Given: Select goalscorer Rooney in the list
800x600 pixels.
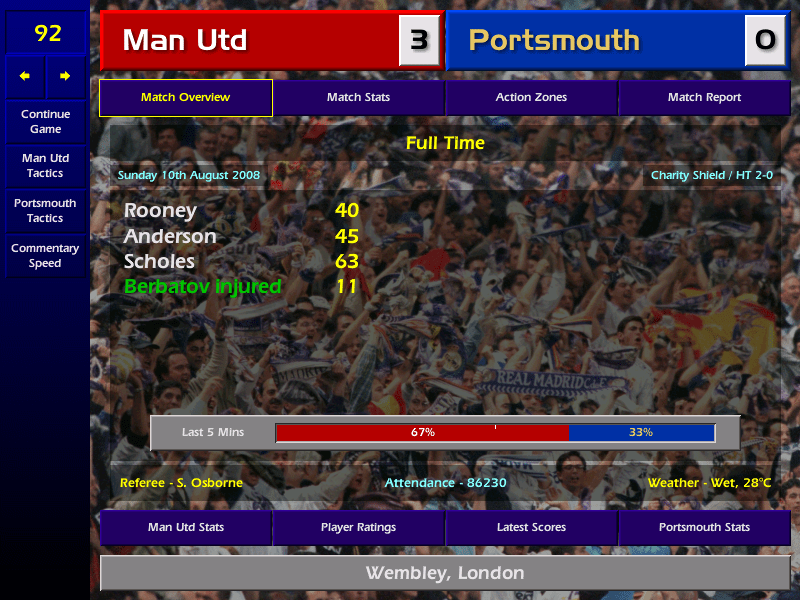Looking at the screenshot, I should [160, 211].
